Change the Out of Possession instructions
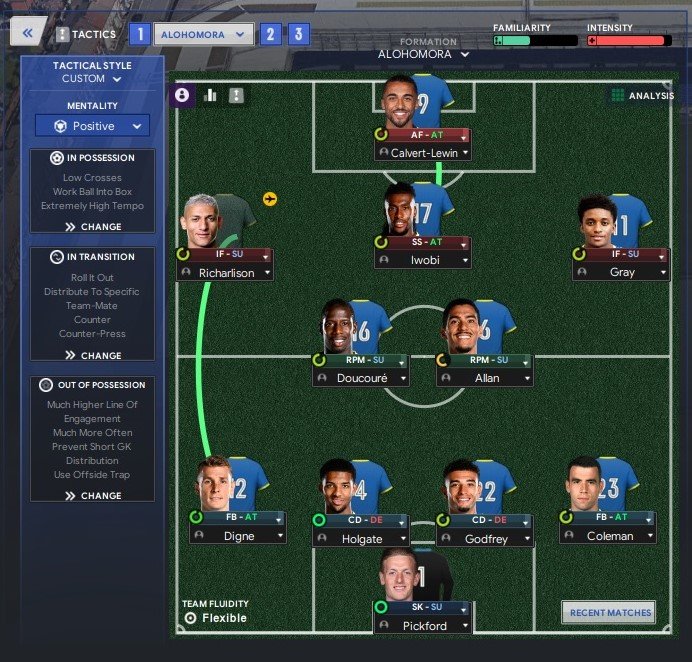692x662 pixels. pos(93,495)
